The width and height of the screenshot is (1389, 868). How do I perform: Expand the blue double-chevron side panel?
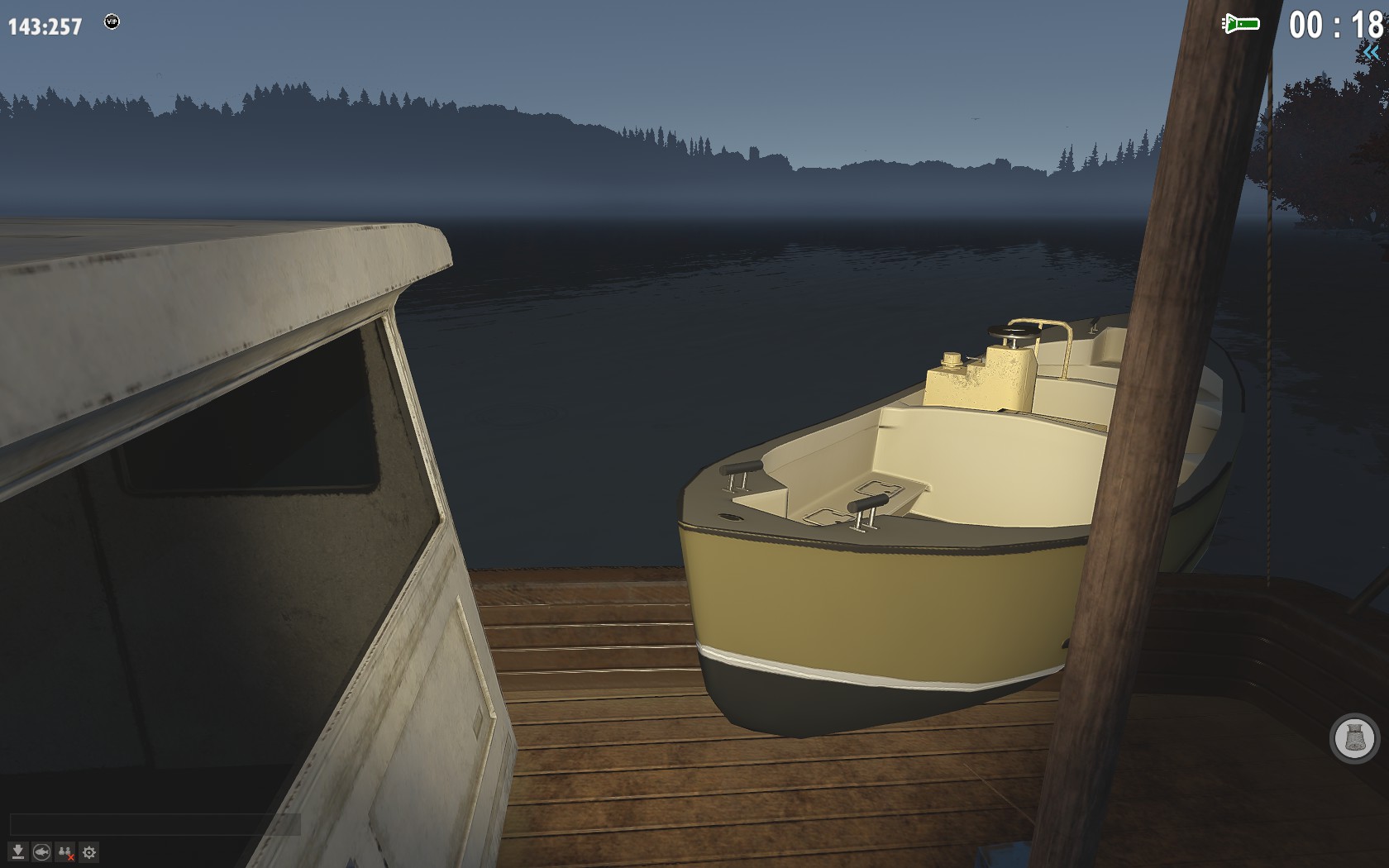(1372, 53)
